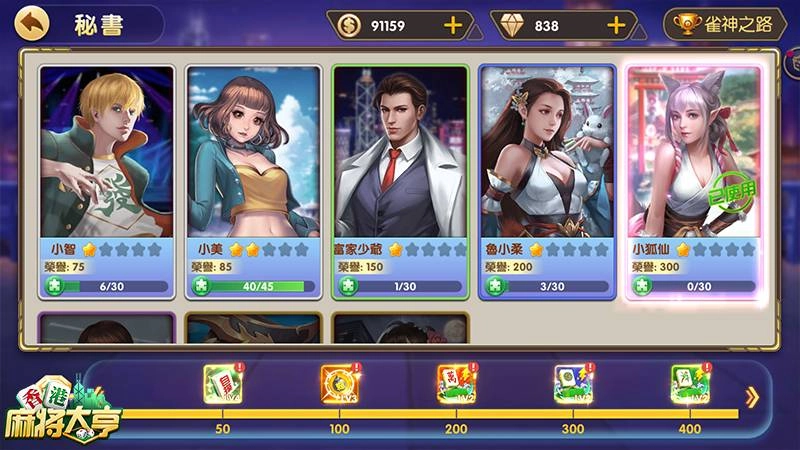Choose the 小美 secretary card
800x450 pixels.
(x=254, y=160)
